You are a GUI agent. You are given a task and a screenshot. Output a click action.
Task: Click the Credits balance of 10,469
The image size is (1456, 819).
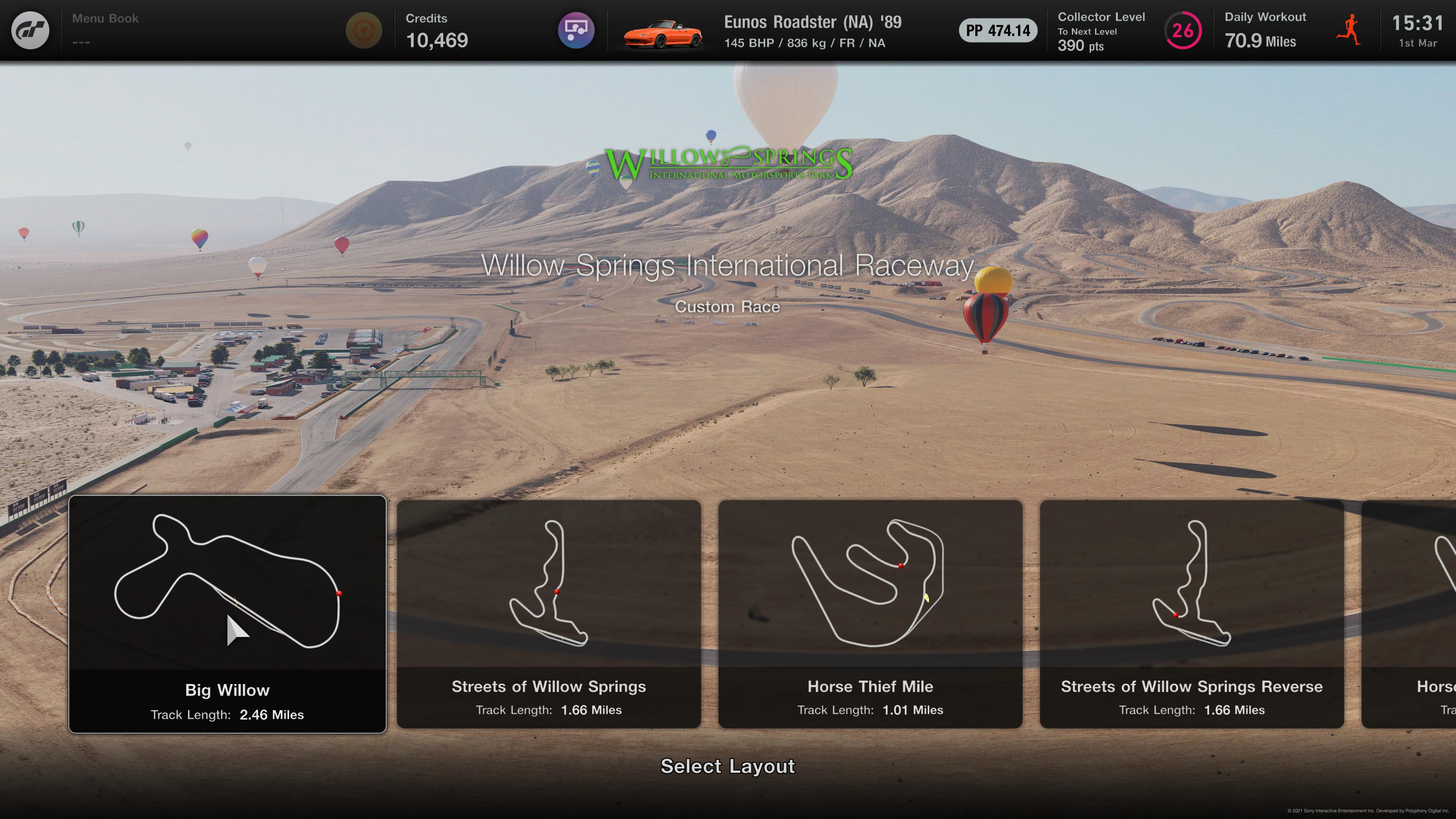(438, 39)
